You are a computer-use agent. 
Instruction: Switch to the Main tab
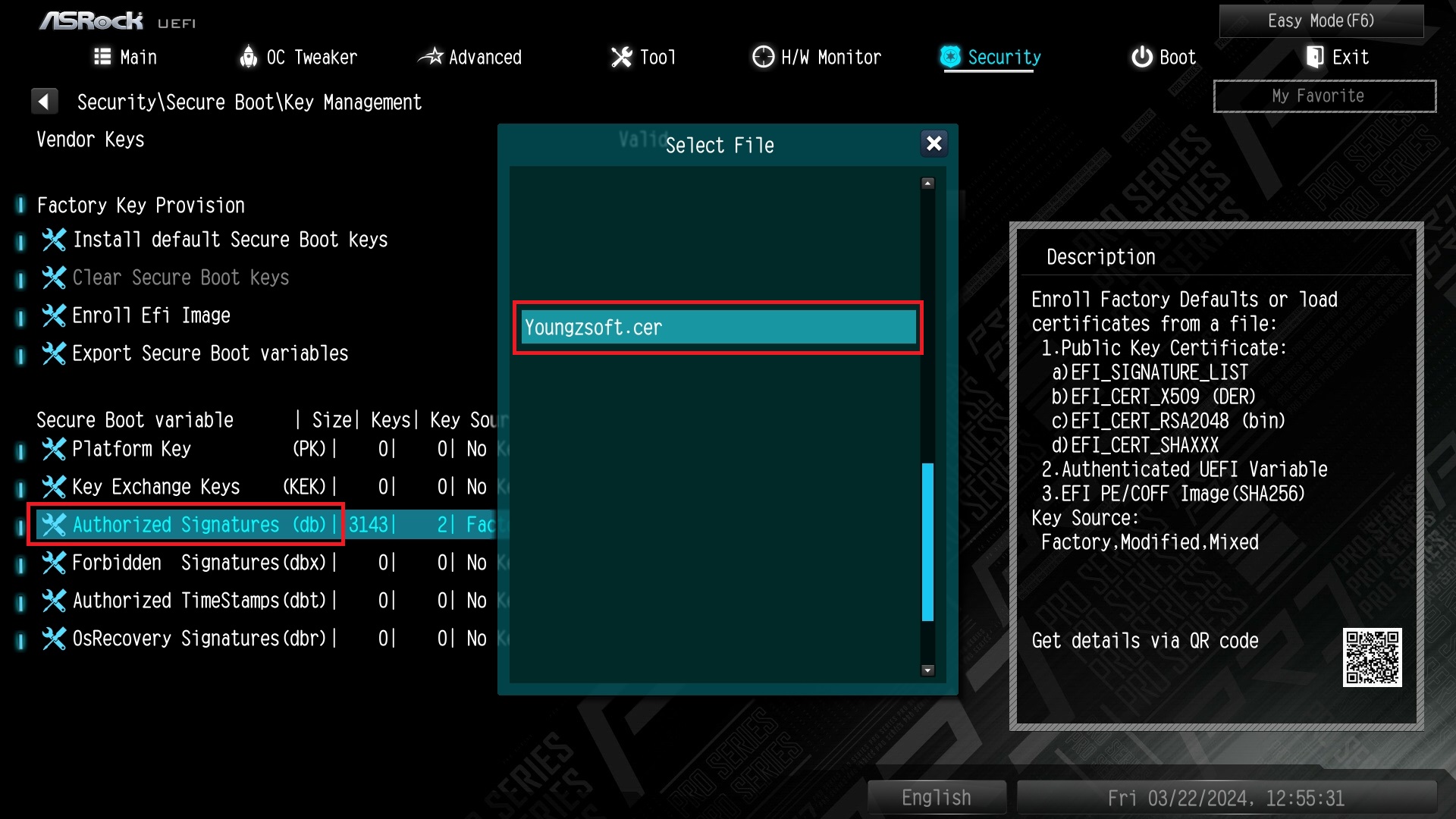(126, 57)
